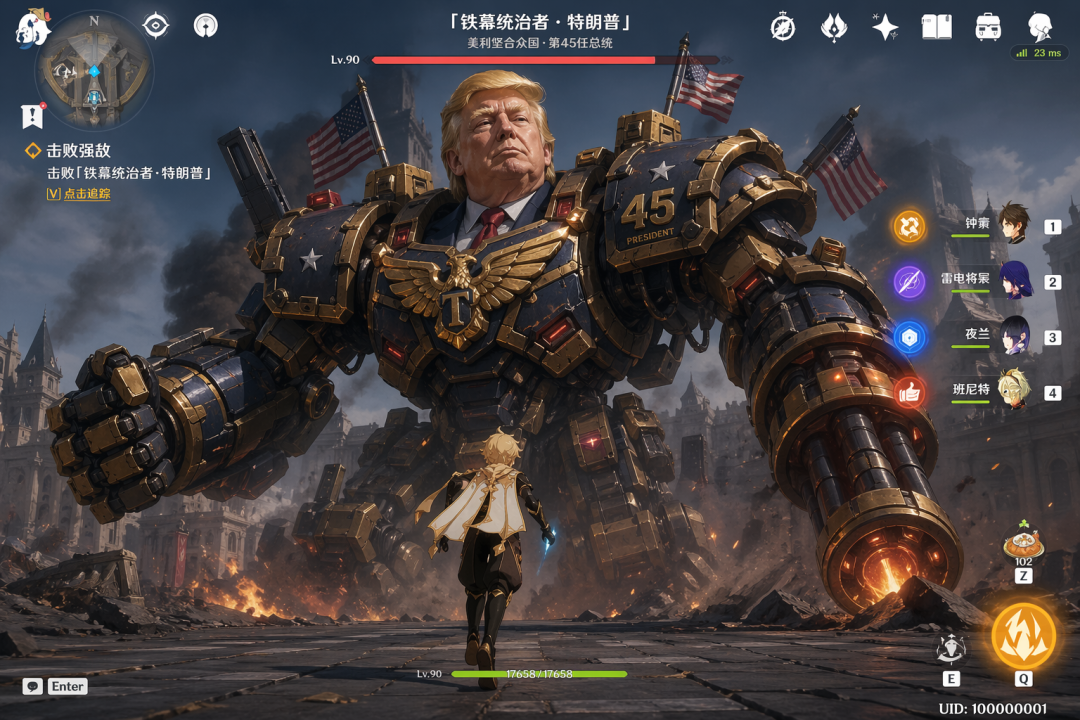1080x720 pixels.
Task: Switch to party member 班尼特
Action: (x=1012, y=391)
